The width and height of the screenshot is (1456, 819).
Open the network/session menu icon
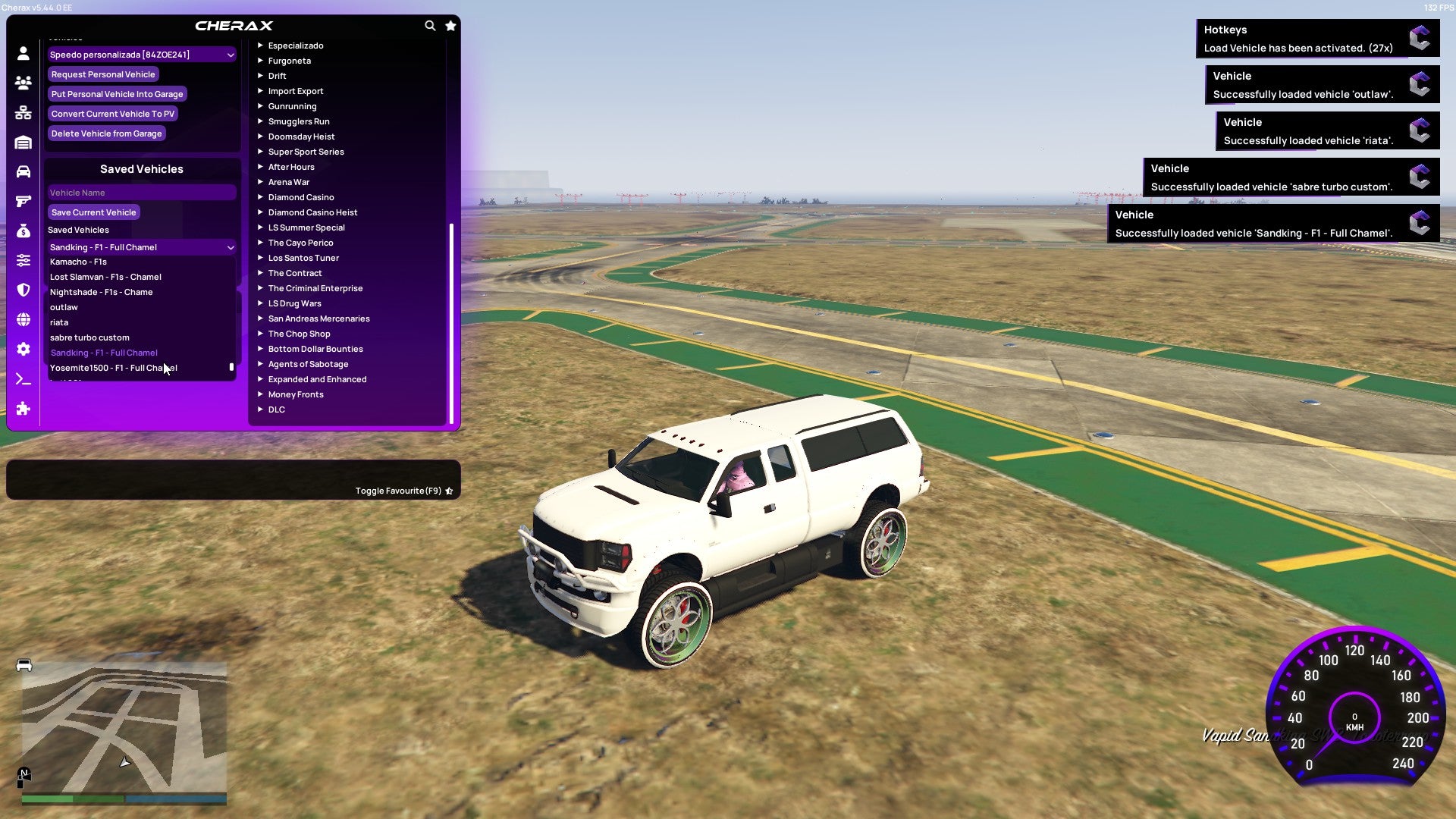(23, 112)
